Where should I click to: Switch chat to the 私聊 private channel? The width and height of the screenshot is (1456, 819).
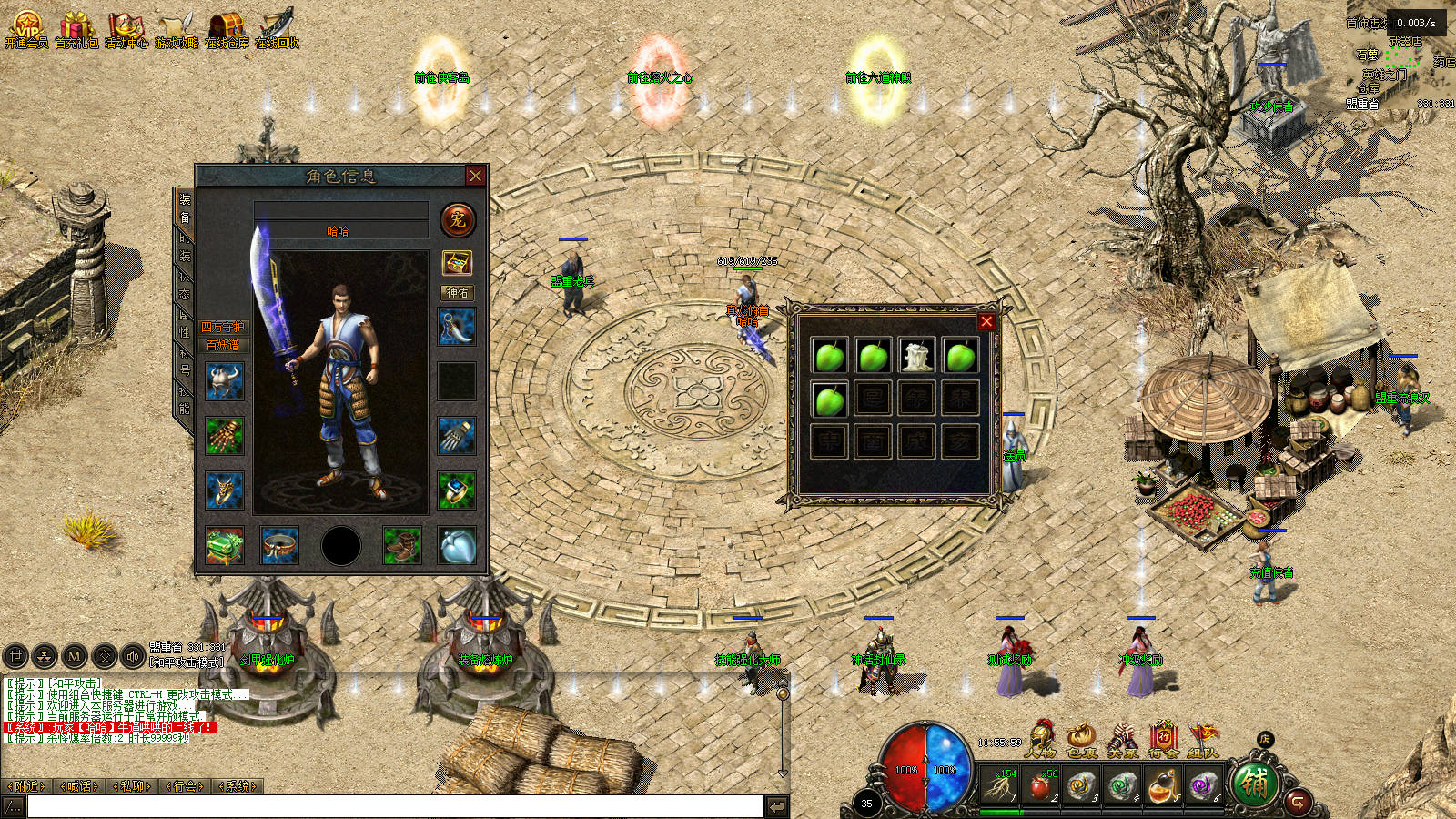click(x=133, y=786)
